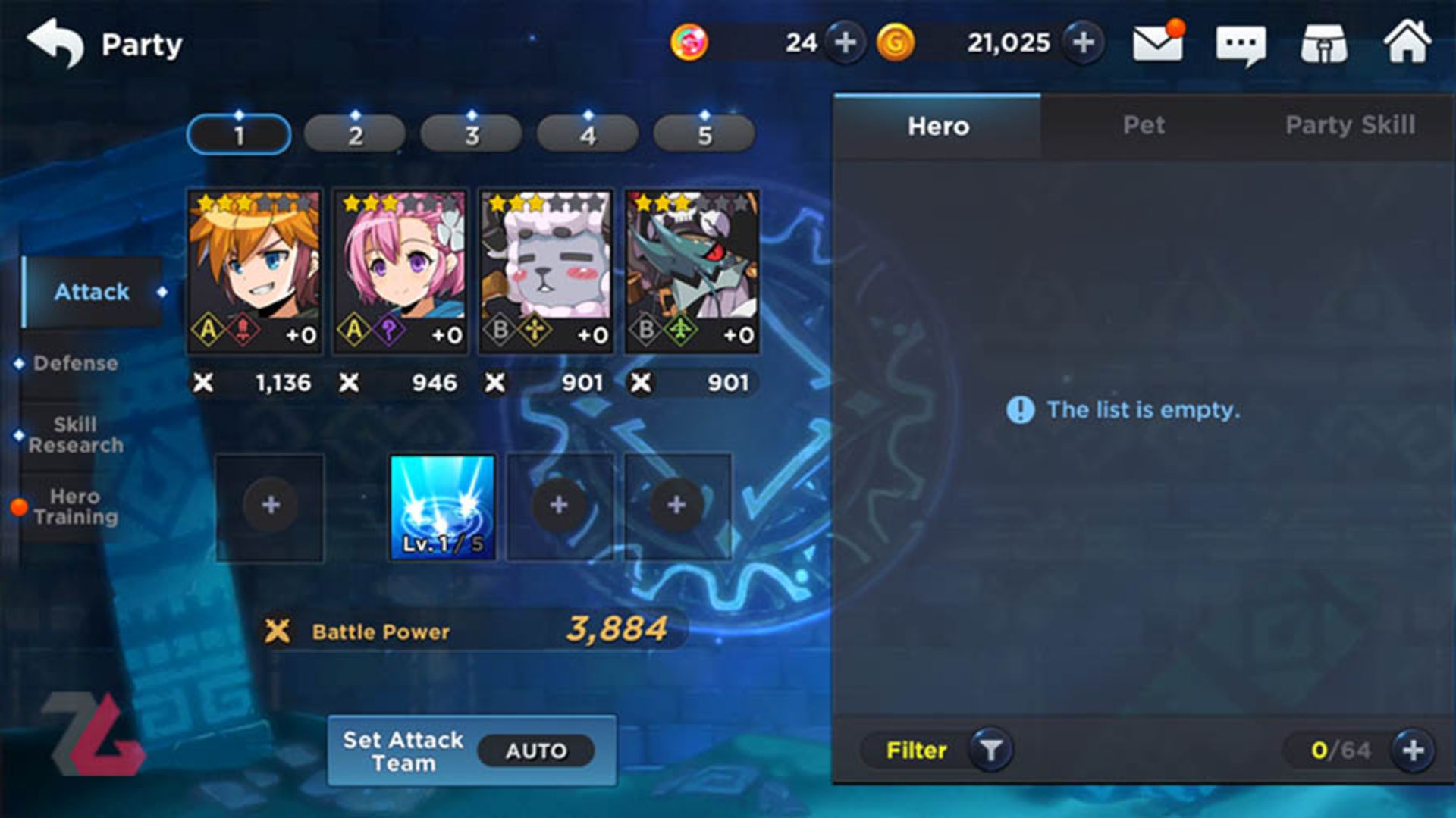Switch to party preset 4
This screenshot has width=1456, height=818.
point(588,135)
